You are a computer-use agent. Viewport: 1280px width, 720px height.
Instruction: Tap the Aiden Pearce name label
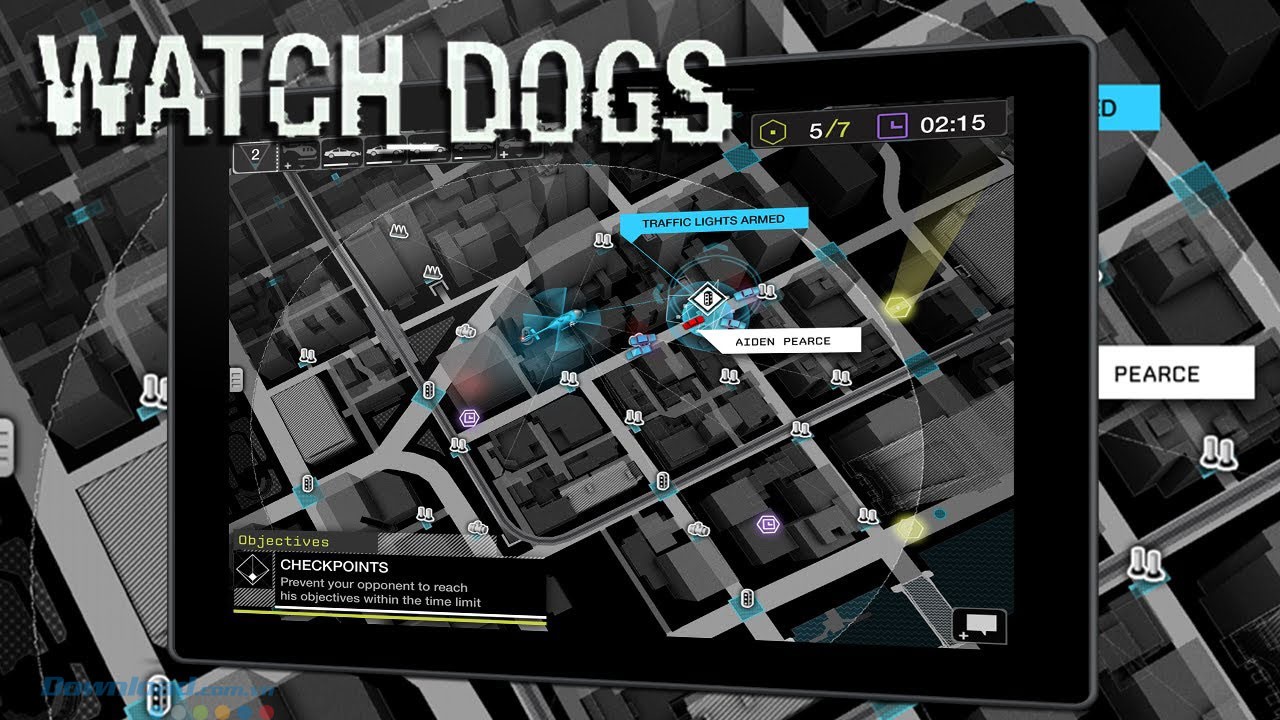783,341
